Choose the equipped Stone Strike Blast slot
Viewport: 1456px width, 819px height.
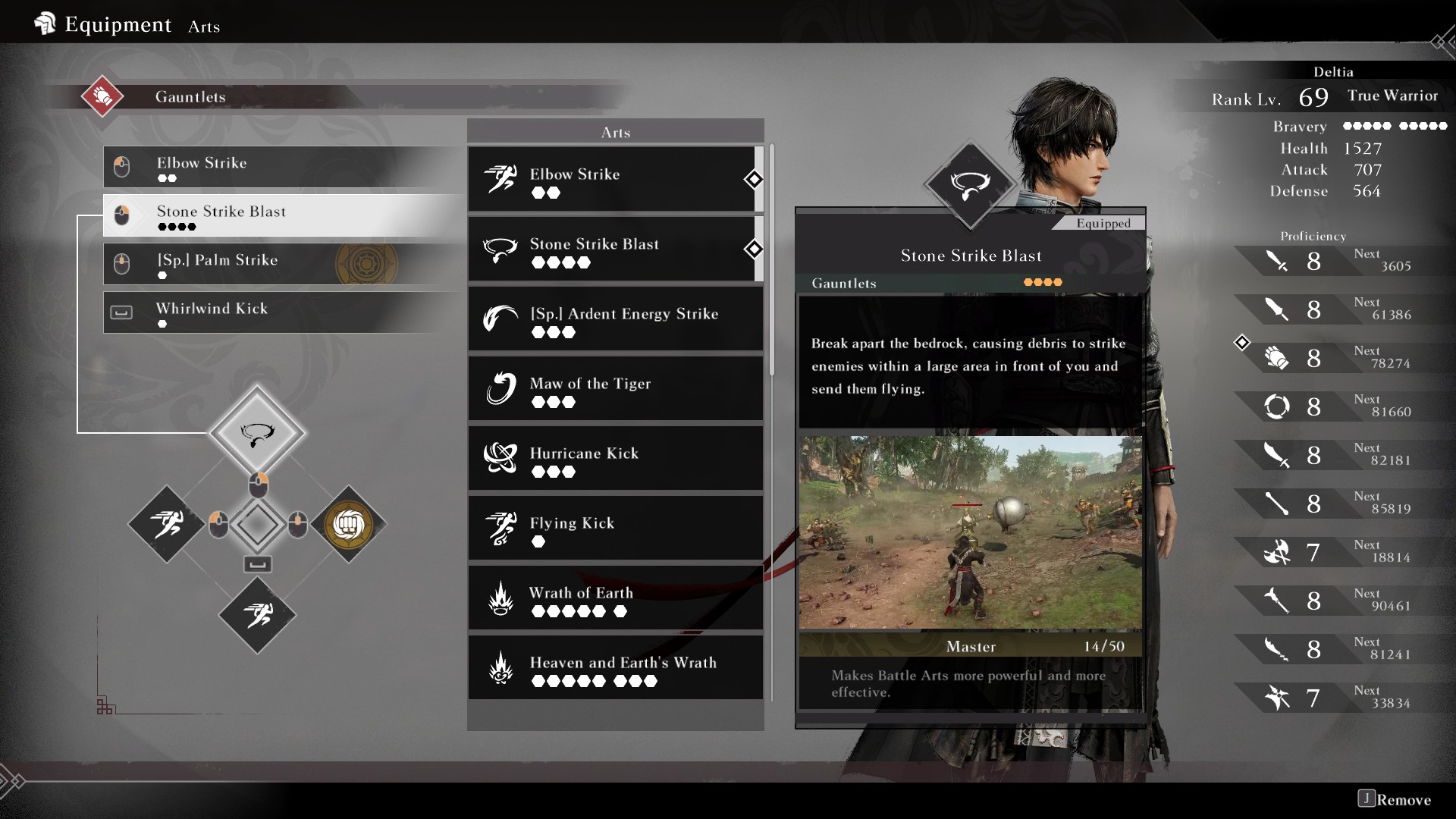click(282, 215)
